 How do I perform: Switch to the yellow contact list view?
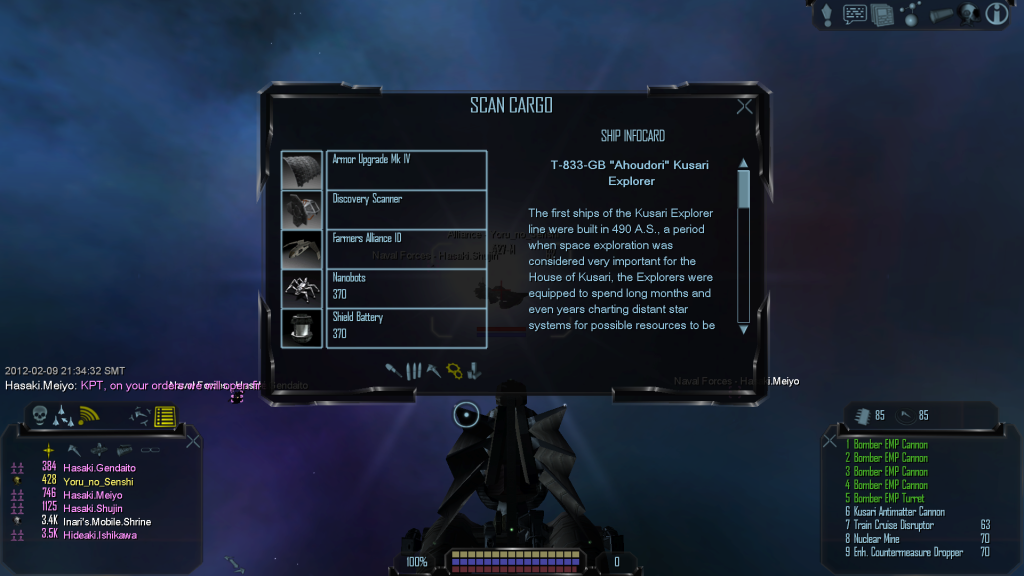click(165, 415)
